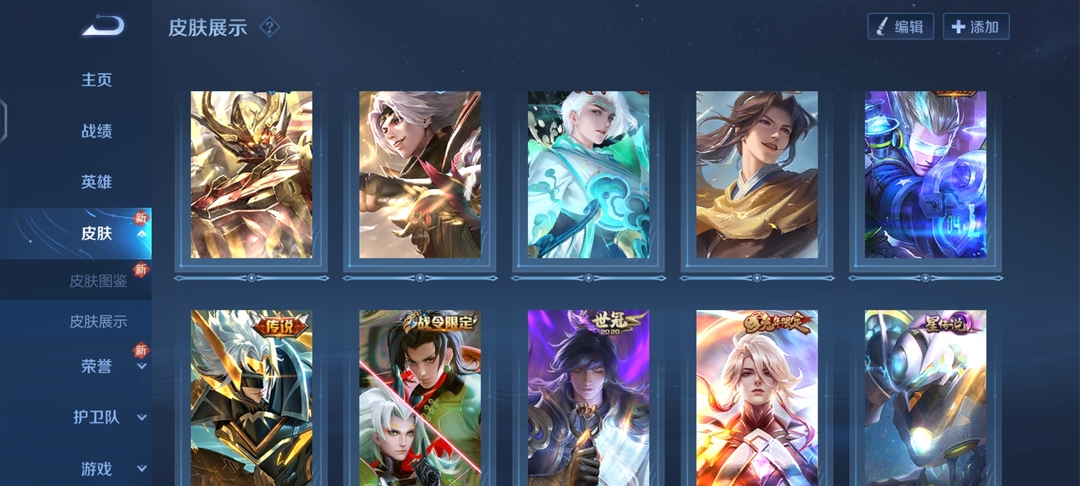The width and height of the screenshot is (1080, 486).
Task: Select the golden armored warrior skin card
Action: 251,175
